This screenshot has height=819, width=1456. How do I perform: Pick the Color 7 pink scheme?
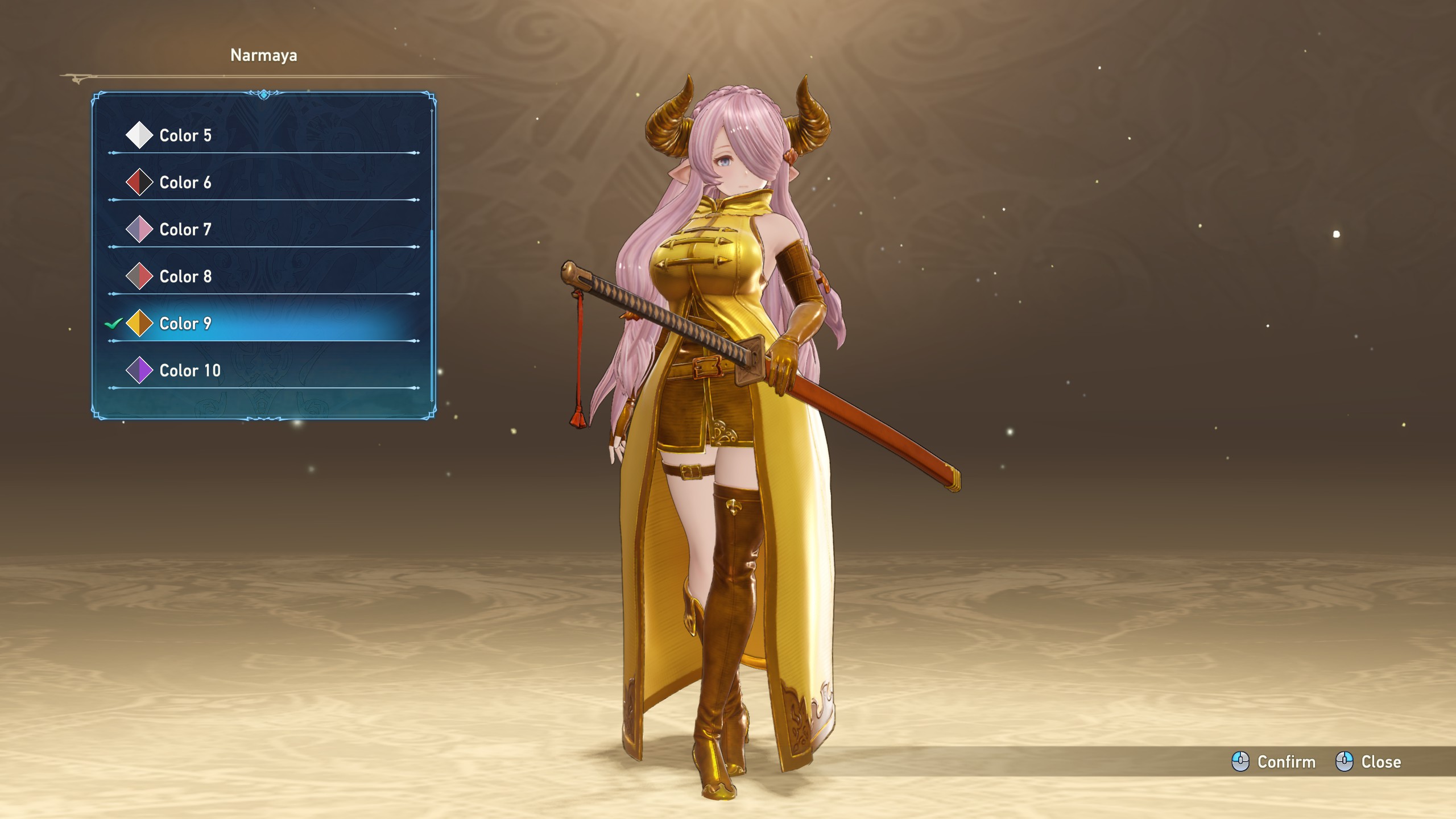pyautogui.click(x=185, y=230)
